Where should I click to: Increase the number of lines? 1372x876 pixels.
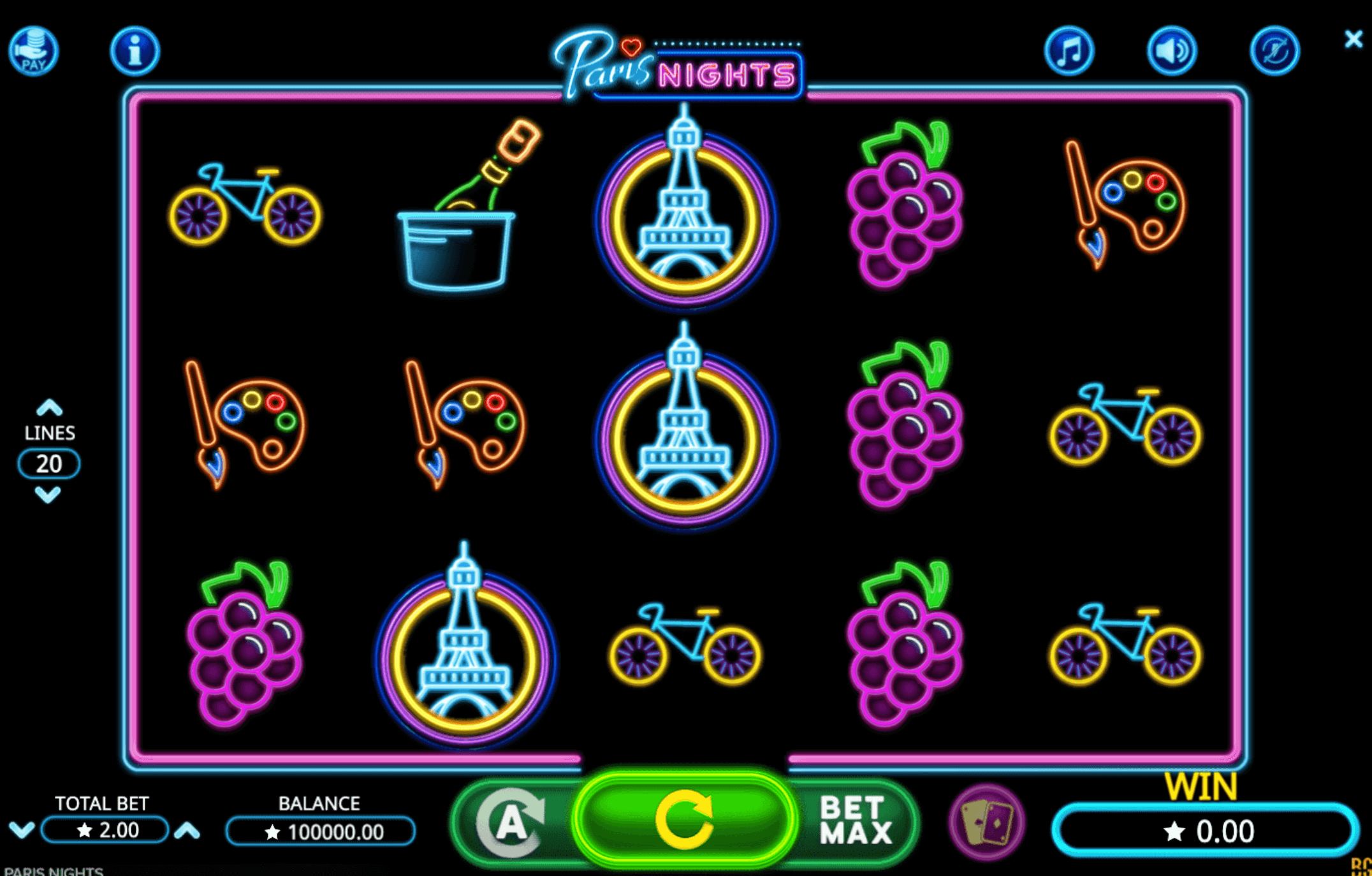(48, 408)
